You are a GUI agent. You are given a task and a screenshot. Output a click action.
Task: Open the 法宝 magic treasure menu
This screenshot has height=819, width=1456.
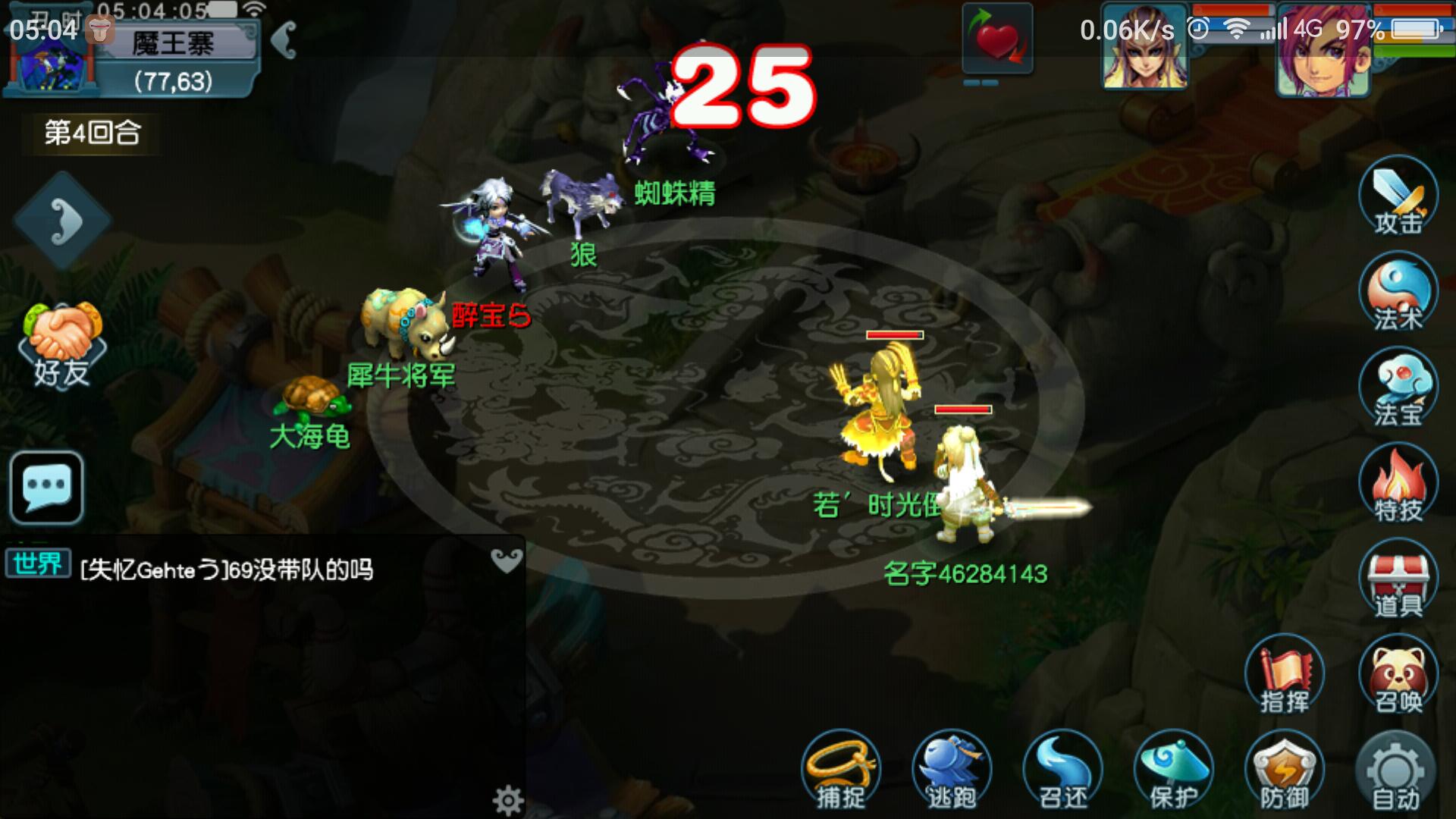tap(1398, 389)
